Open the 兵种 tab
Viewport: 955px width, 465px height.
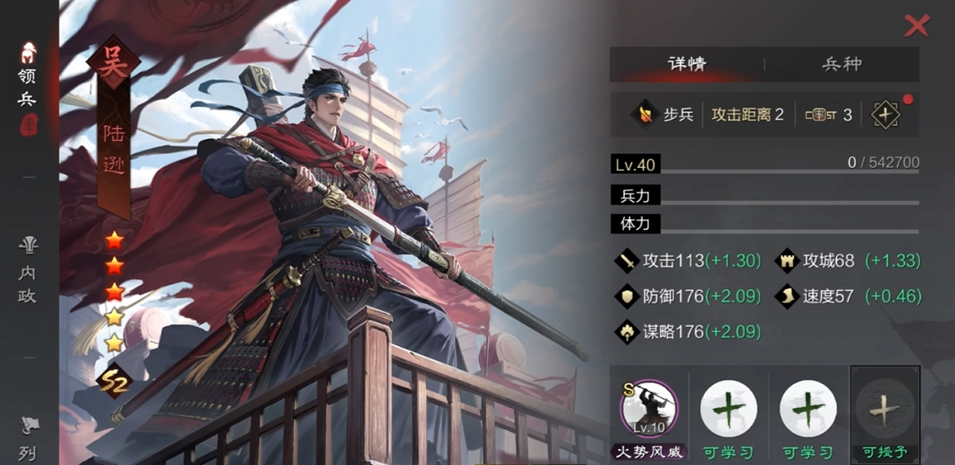pos(842,64)
